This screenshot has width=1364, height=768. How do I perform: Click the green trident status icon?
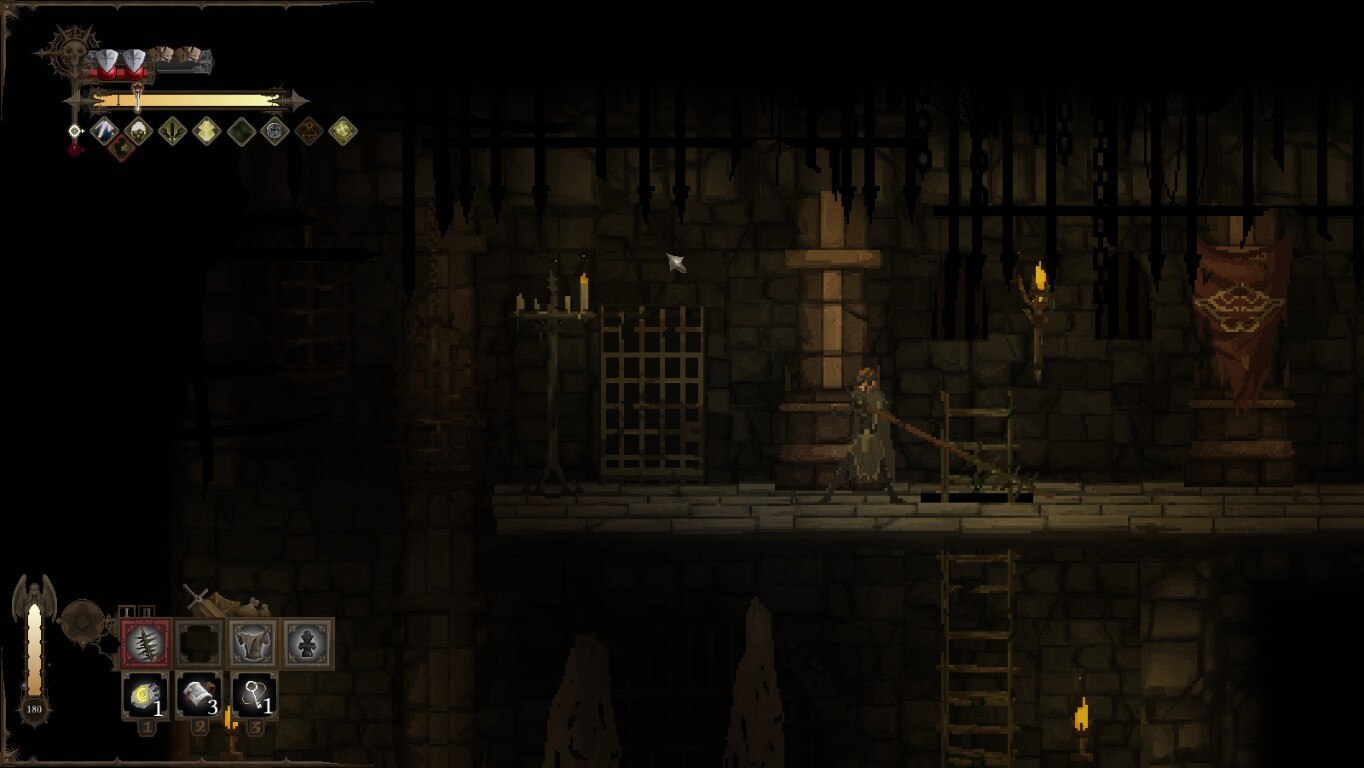(172, 130)
